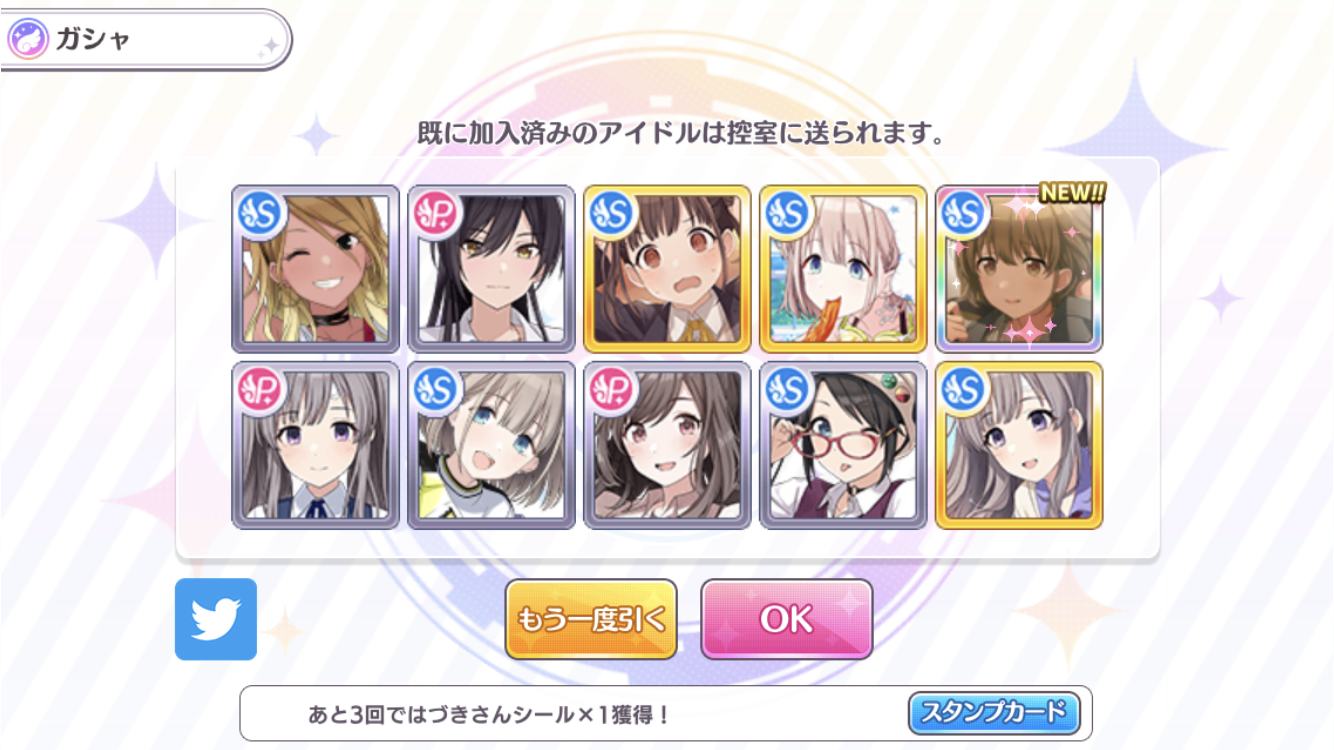Share the results on Twitter

[x=216, y=619]
